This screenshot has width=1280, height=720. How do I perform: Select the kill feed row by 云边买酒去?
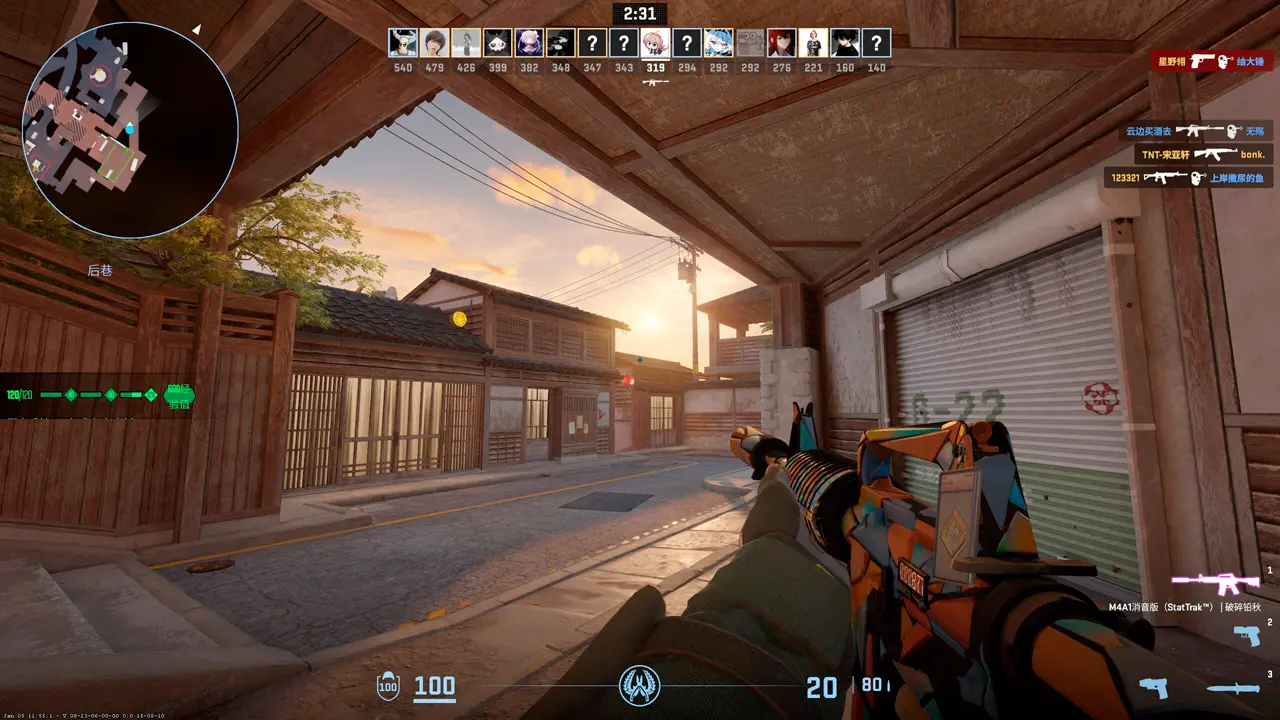pos(1195,131)
